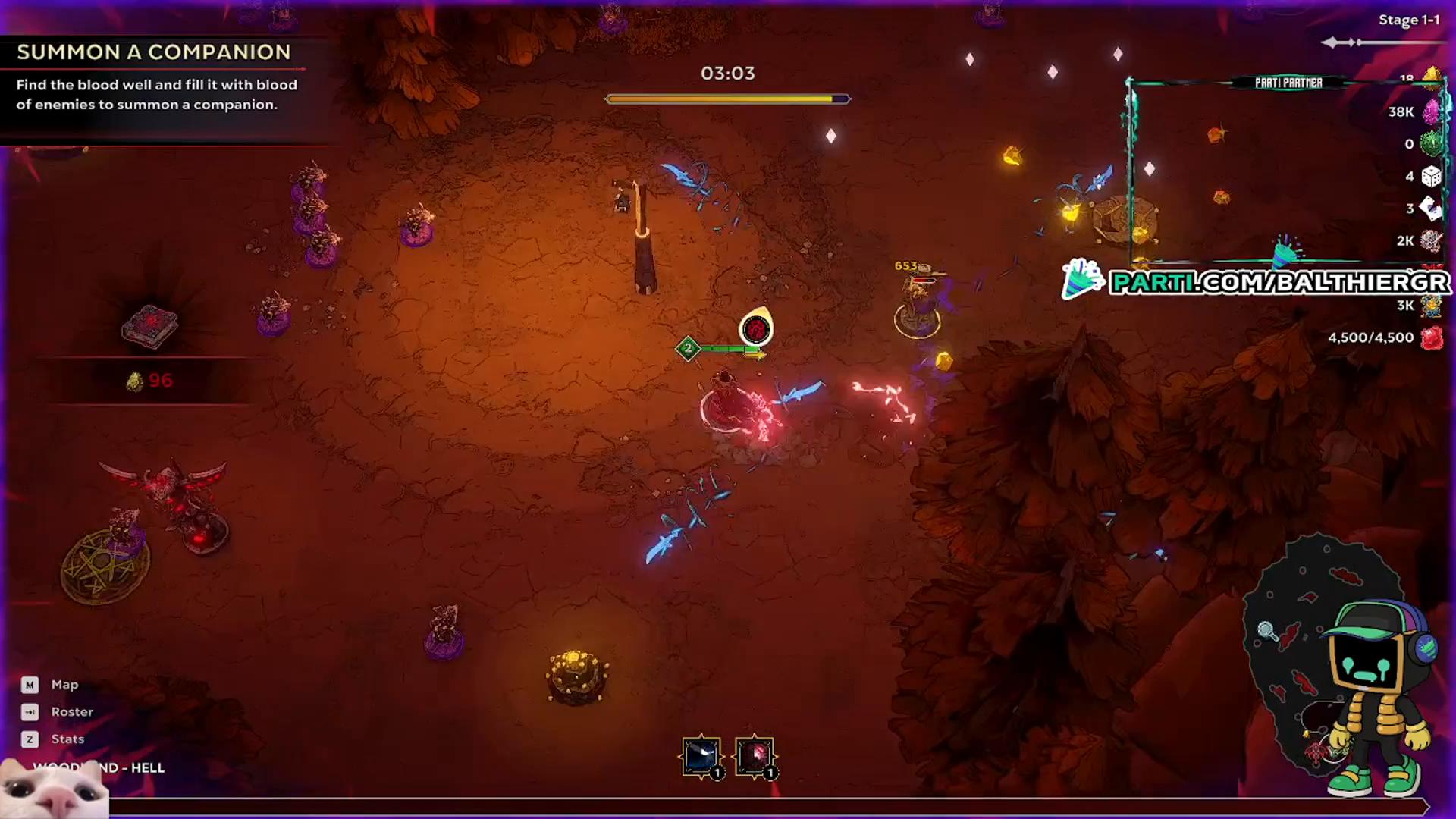This screenshot has width=1456, height=819.
Task: Click the yellow objective progress bar under the timer
Action: [726, 98]
